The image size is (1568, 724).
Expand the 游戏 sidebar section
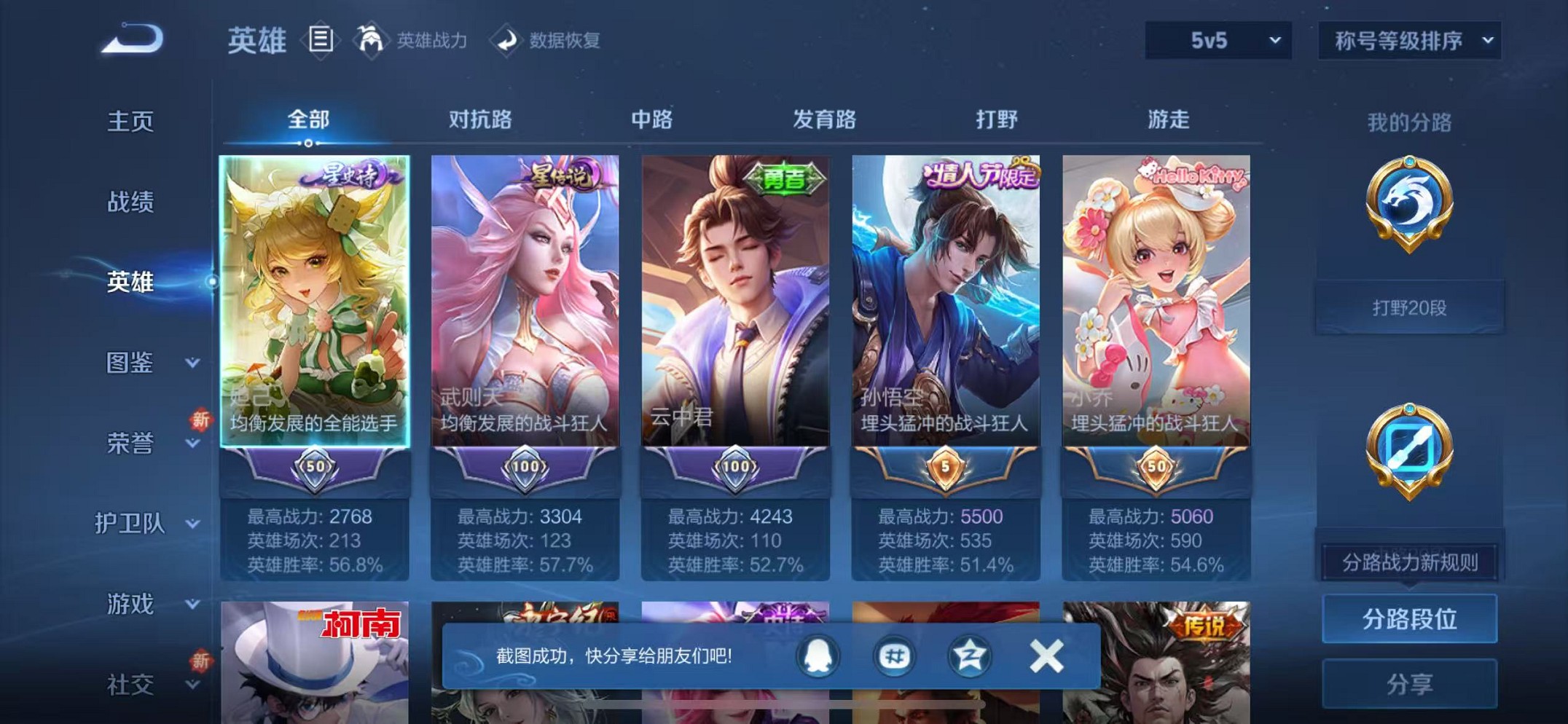(x=131, y=605)
